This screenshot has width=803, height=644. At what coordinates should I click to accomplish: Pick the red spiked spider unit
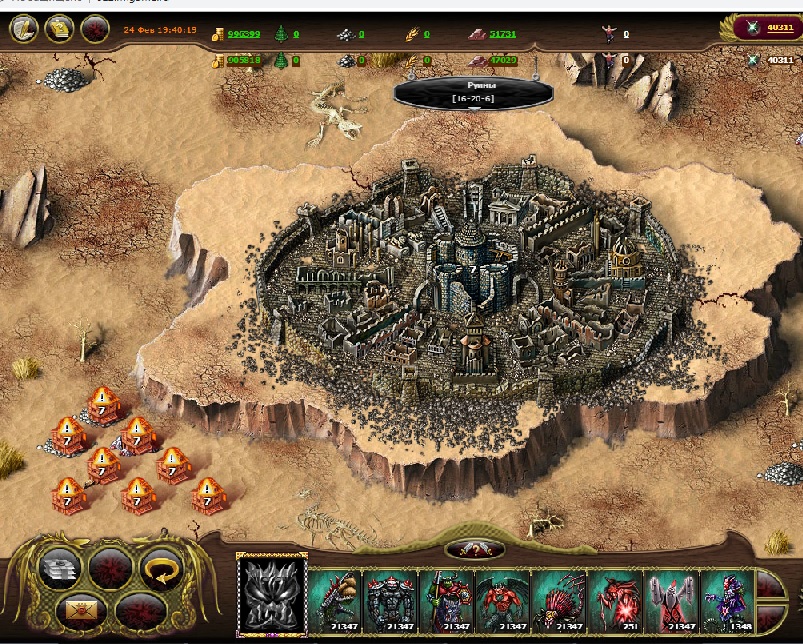click(558, 598)
